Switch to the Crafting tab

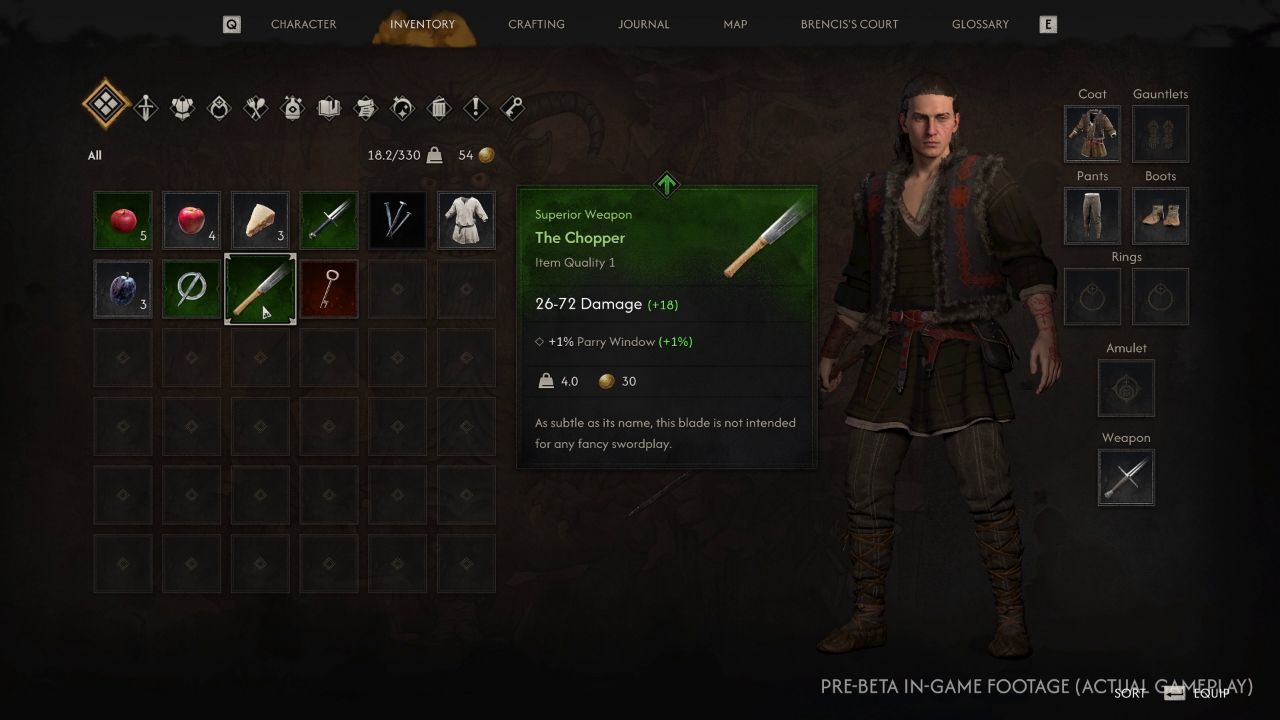click(536, 24)
